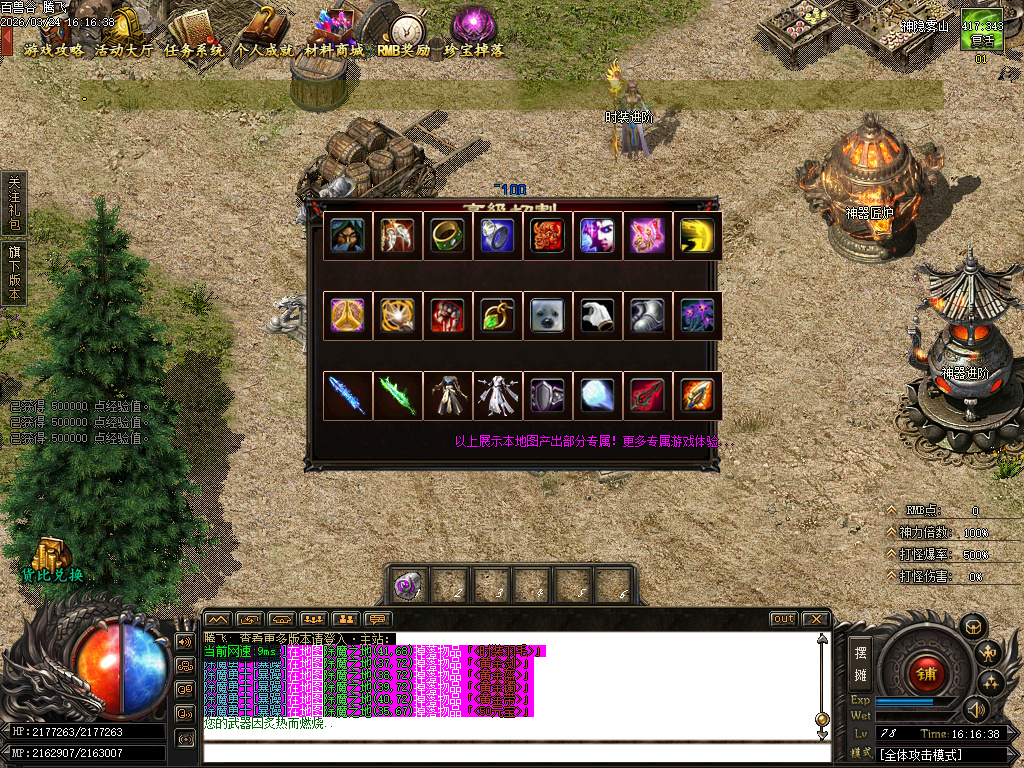
Task: Show 个人成就 personal achievements
Action: 264,49
